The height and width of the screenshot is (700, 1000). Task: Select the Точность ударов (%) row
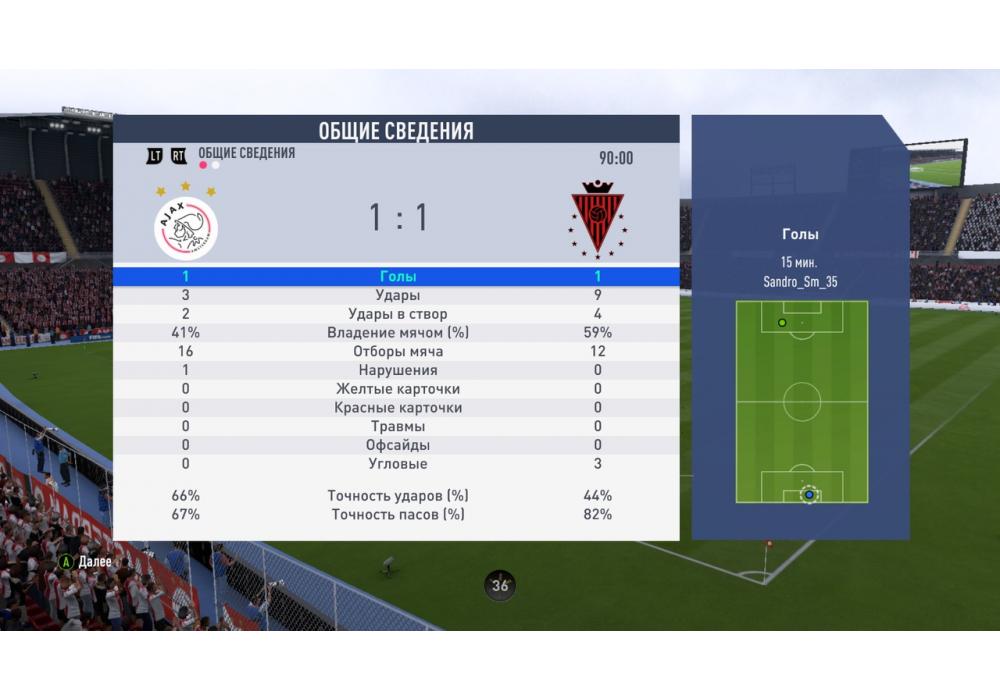[x=398, y=495]
